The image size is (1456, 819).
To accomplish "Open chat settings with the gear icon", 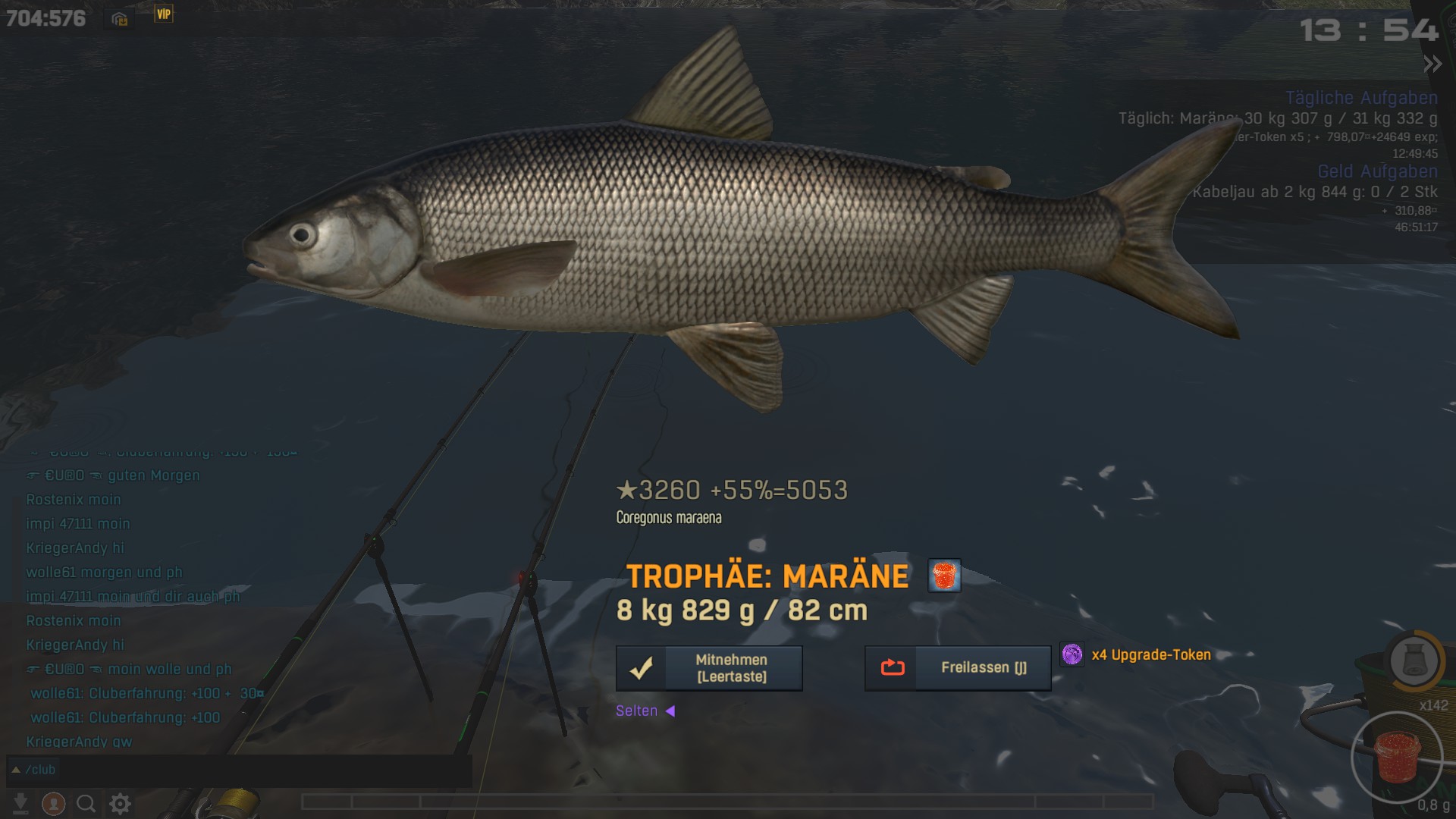I will pyautogui.click(x=120, y=803).
